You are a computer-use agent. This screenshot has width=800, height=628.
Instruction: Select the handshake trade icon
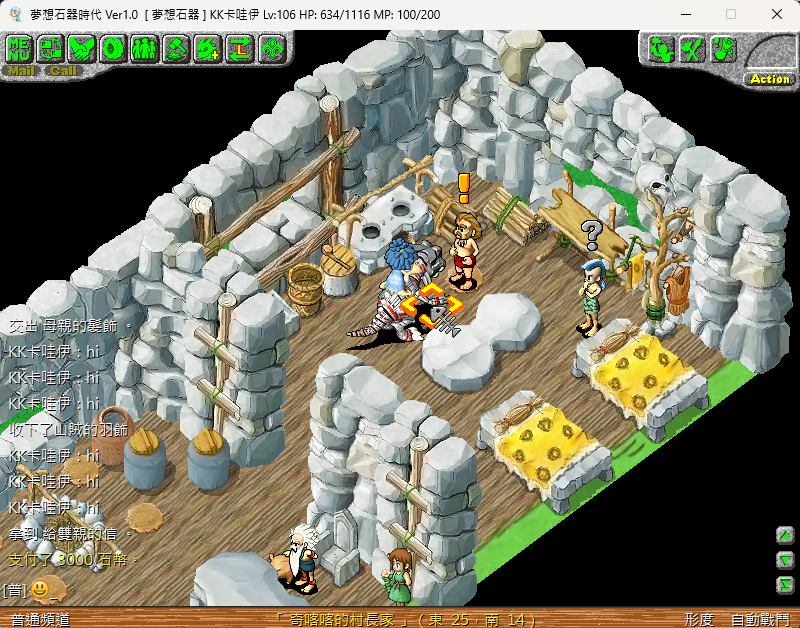click(x=82, y=47)
